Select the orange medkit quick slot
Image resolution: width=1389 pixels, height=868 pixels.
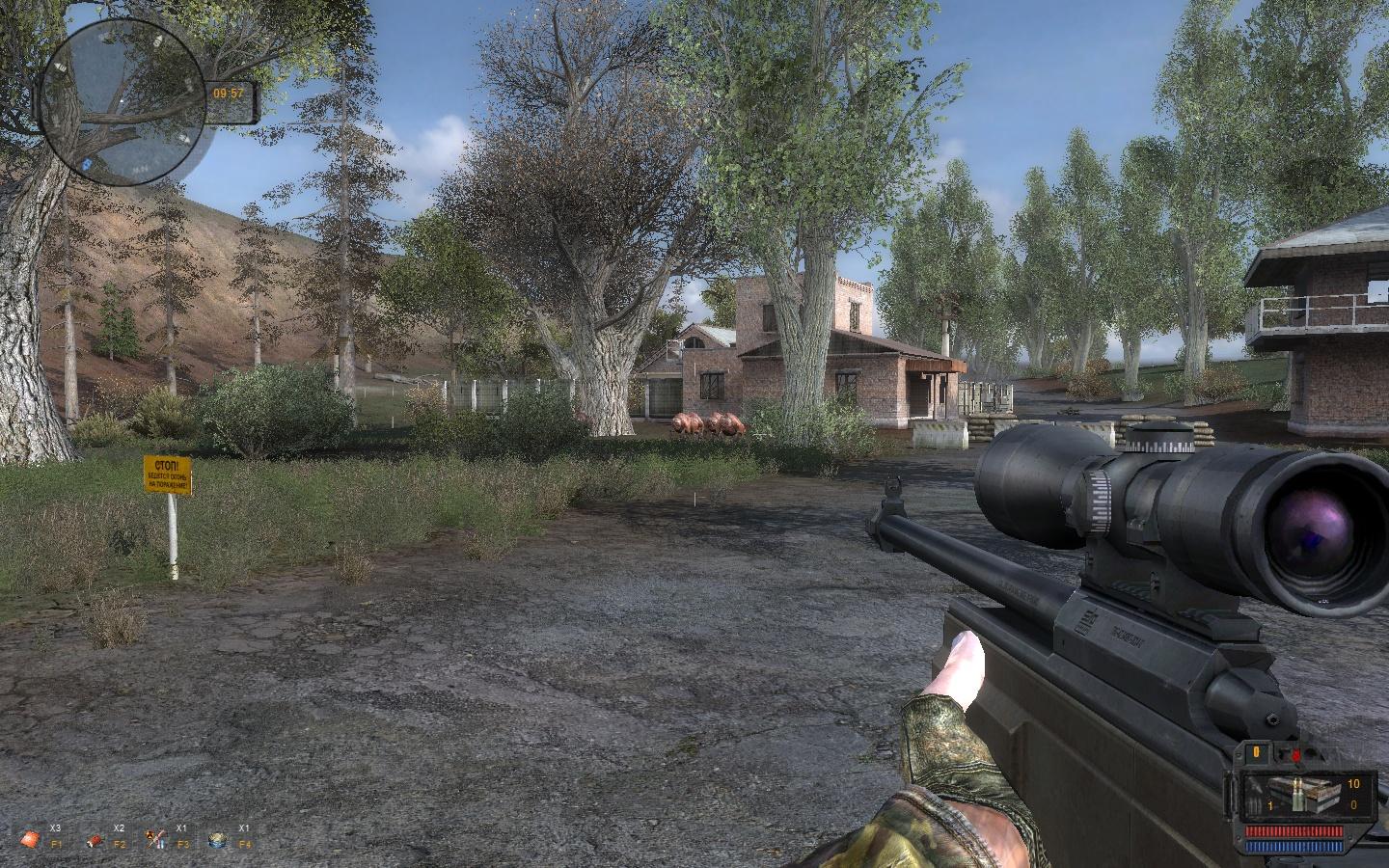pos(31,839)
